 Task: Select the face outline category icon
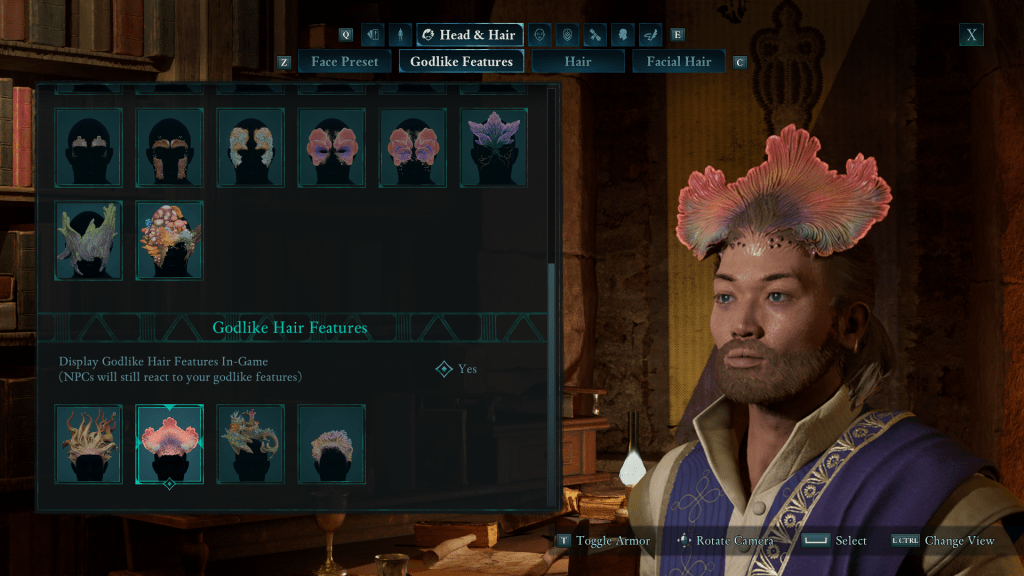(539, 36)
